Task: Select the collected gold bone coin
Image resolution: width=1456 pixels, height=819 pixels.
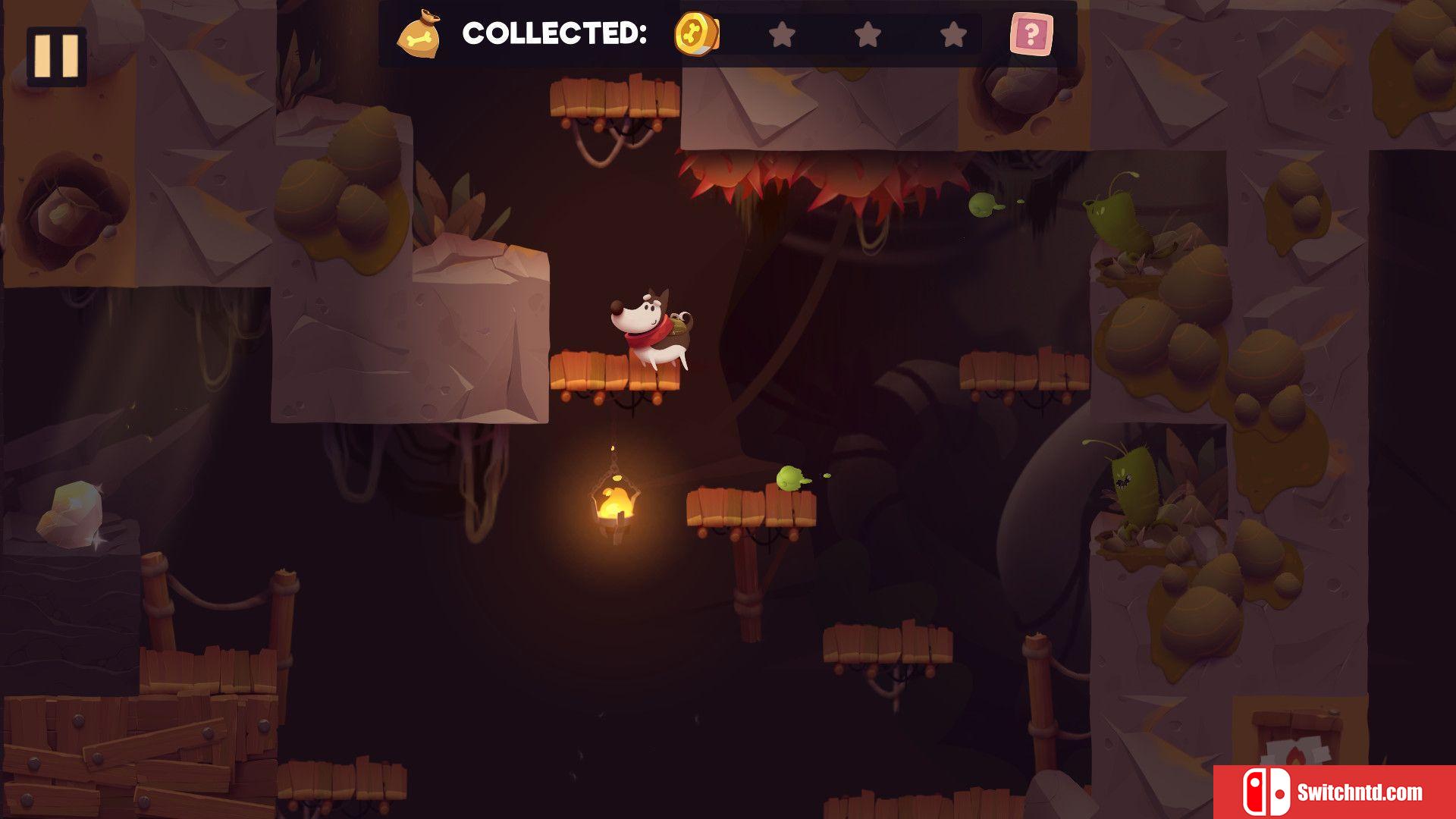Action: [x=696, y=34]
